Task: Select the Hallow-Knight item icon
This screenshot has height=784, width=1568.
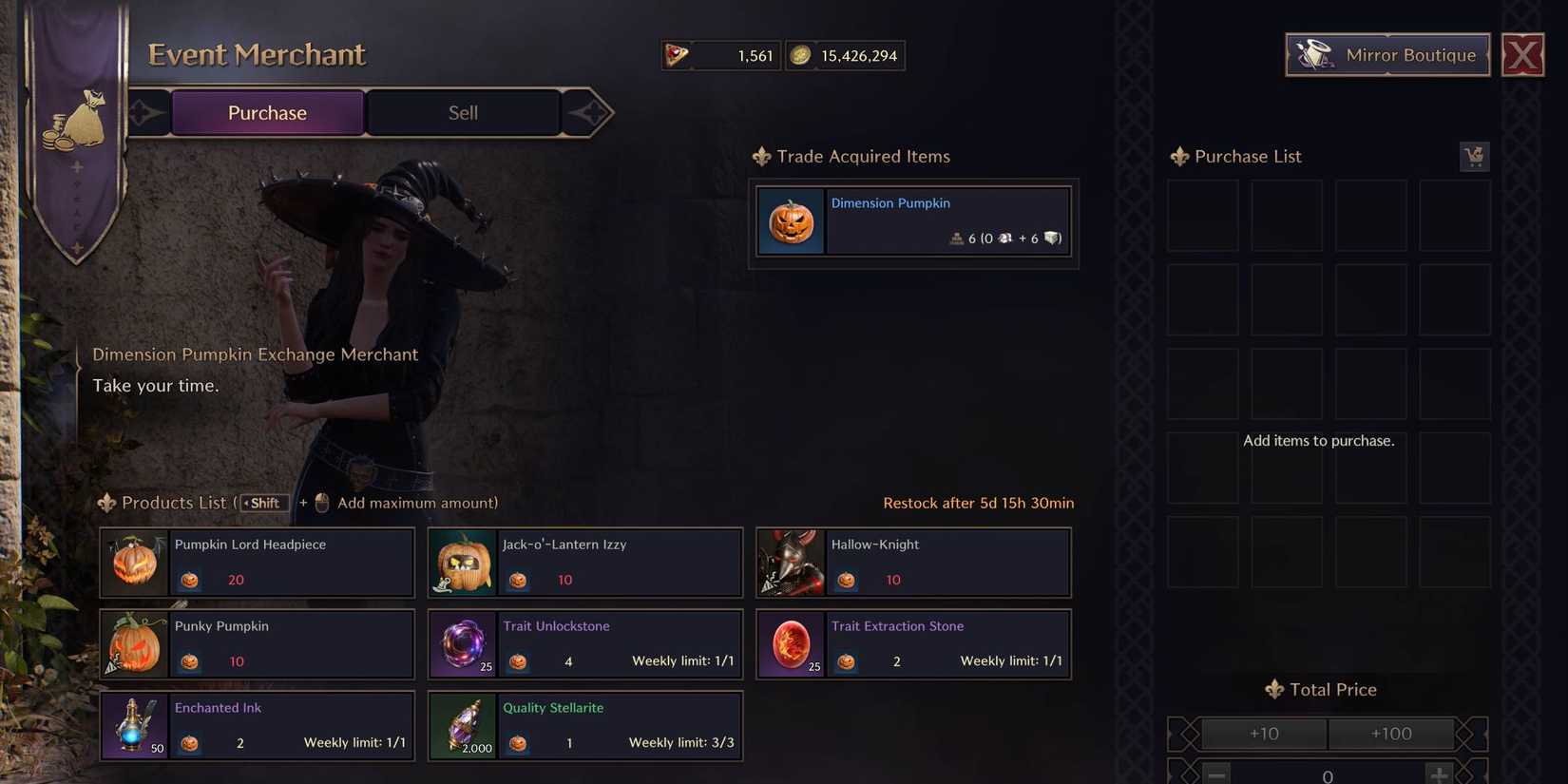Action: click(x=791, y=562)
